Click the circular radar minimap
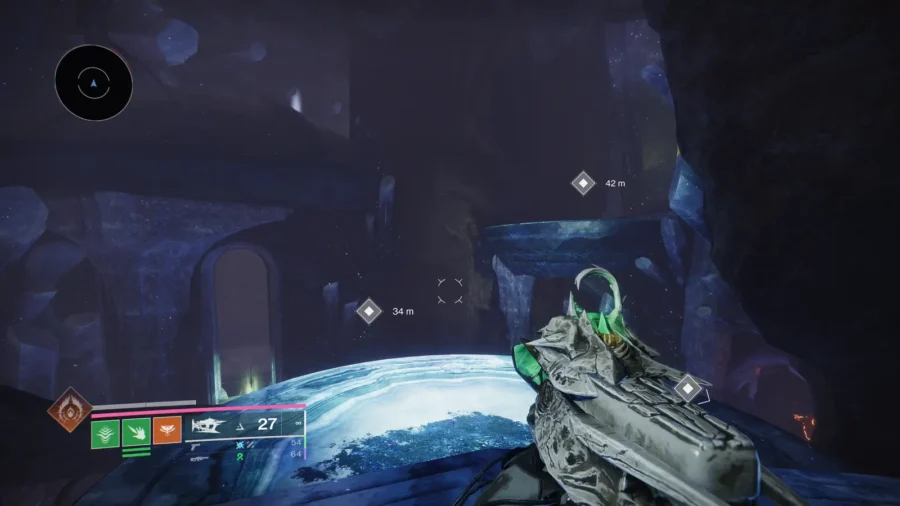The image size is (900, 506). (x=93, y=83)
